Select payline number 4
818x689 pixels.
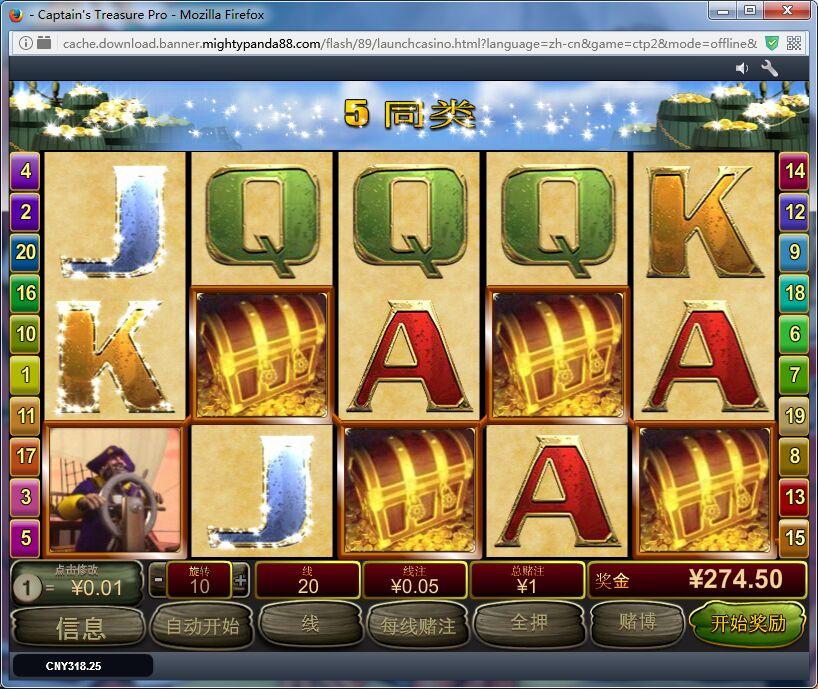tap(25, 171)
